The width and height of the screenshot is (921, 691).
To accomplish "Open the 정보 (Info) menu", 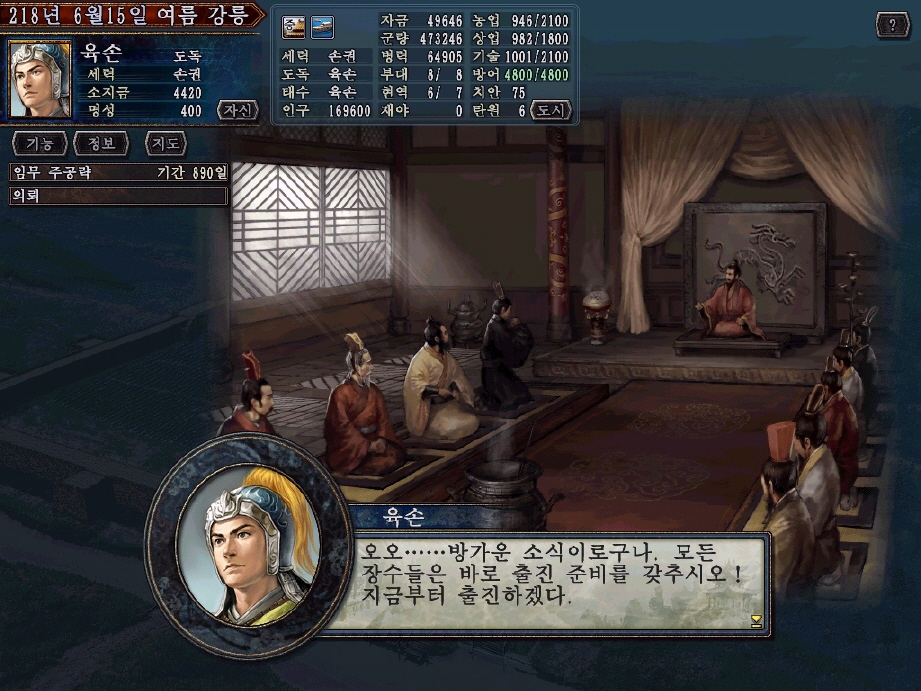I will [x=100, y=144].
